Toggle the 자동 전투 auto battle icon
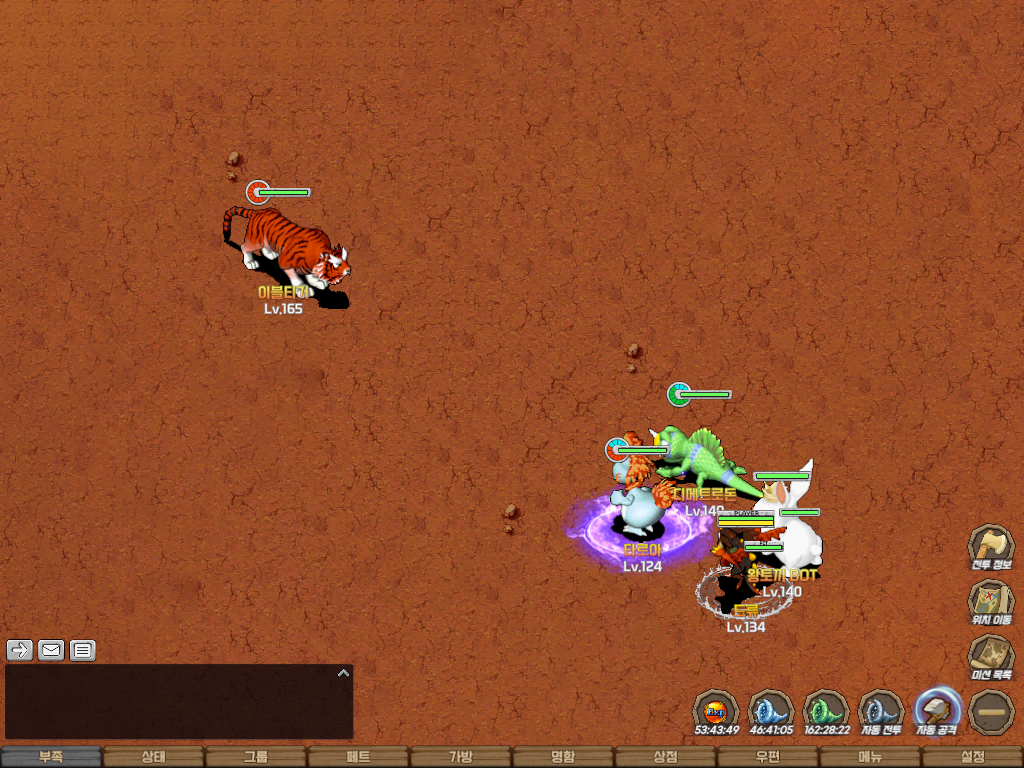This screenshot has width=1024, height=768. pyautogui.click(x=881, y=710)
